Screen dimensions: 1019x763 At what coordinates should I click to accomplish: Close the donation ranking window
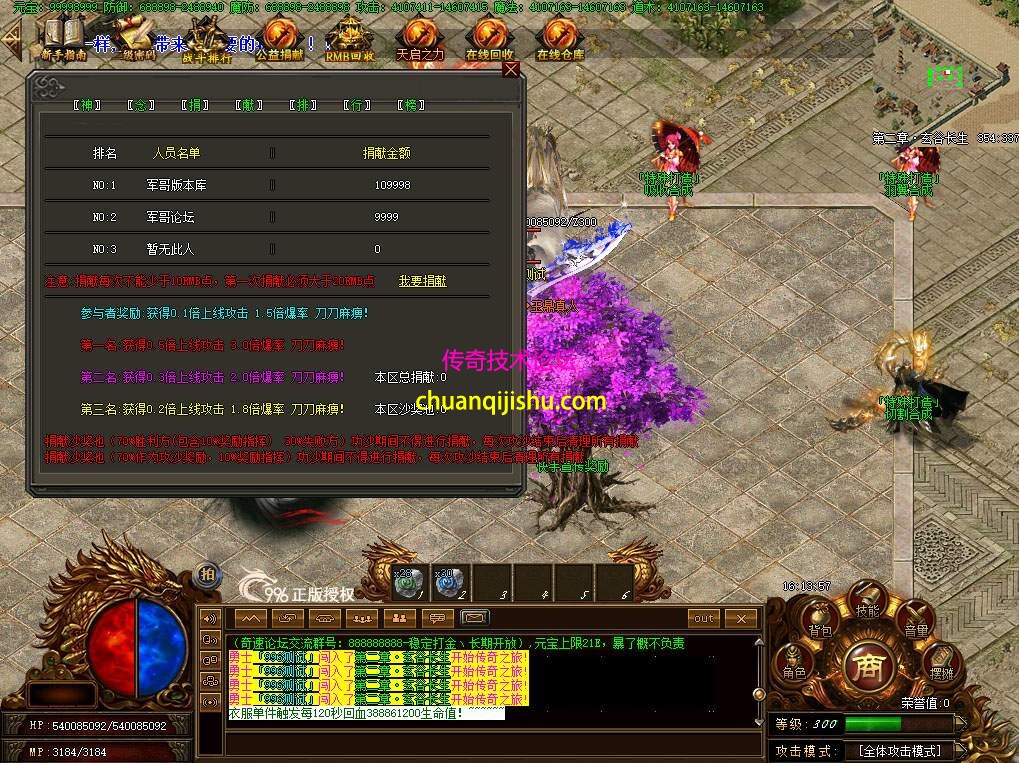[x=511, y=70]
